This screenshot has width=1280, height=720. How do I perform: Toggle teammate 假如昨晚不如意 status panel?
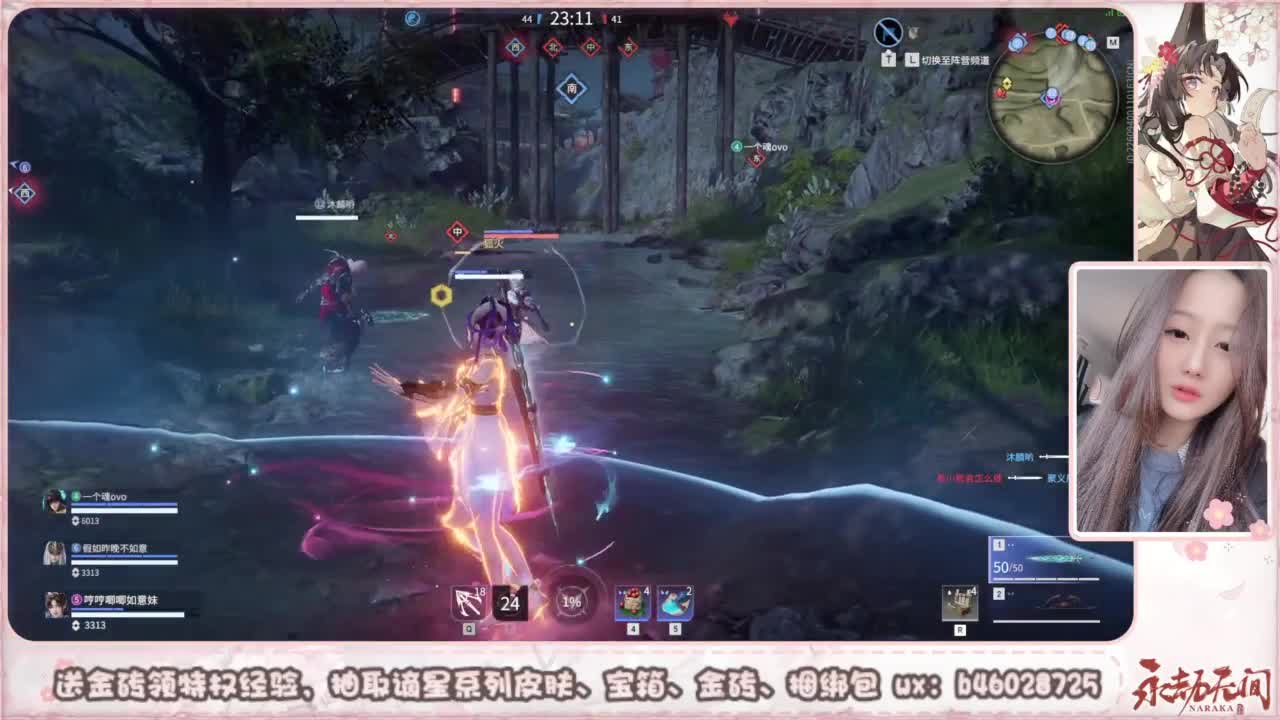click(54, 551)
